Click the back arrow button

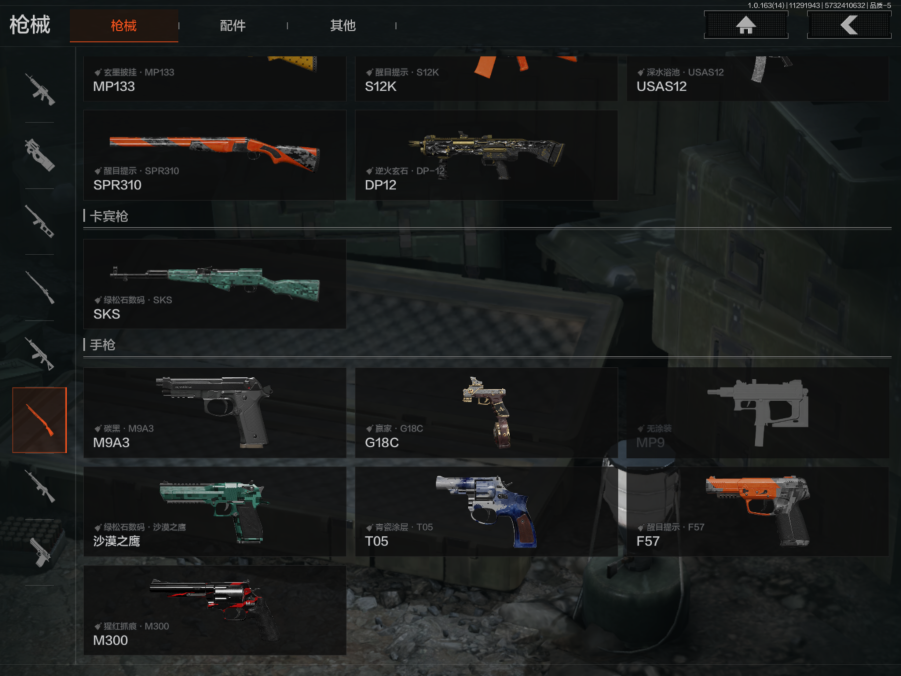point(848,26)
